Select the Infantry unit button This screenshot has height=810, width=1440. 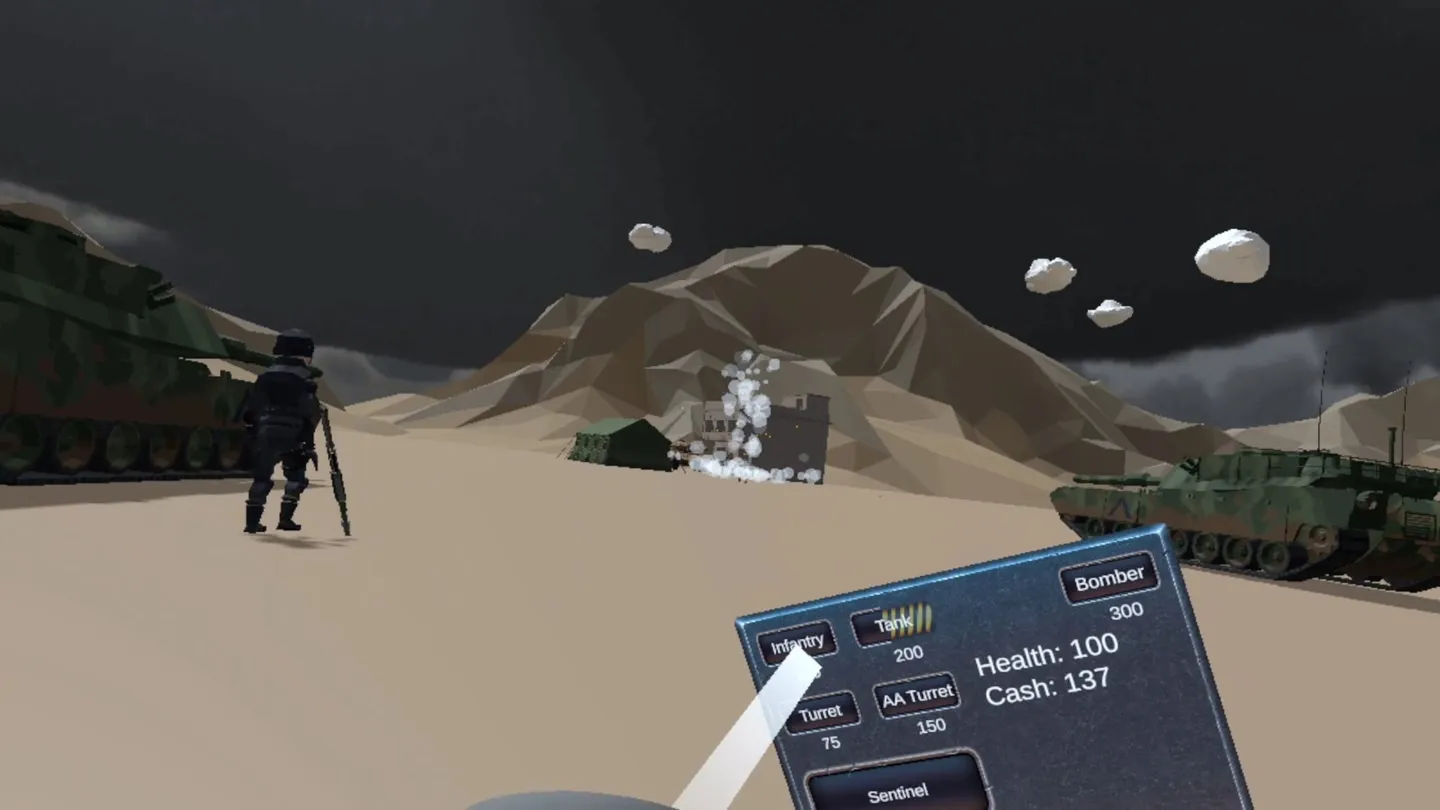[796, 643]
